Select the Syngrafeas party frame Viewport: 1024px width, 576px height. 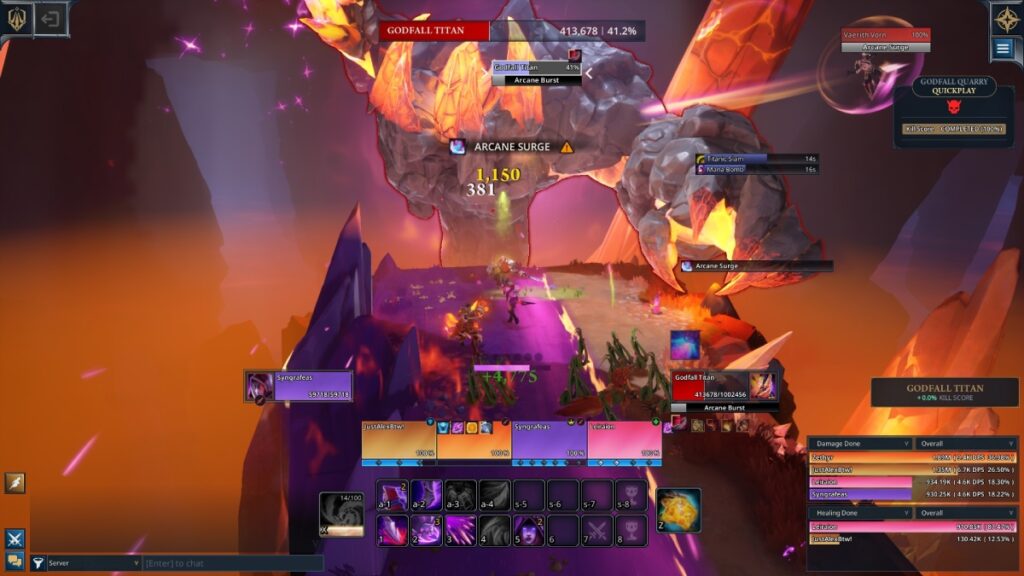(x=549, y=441)
